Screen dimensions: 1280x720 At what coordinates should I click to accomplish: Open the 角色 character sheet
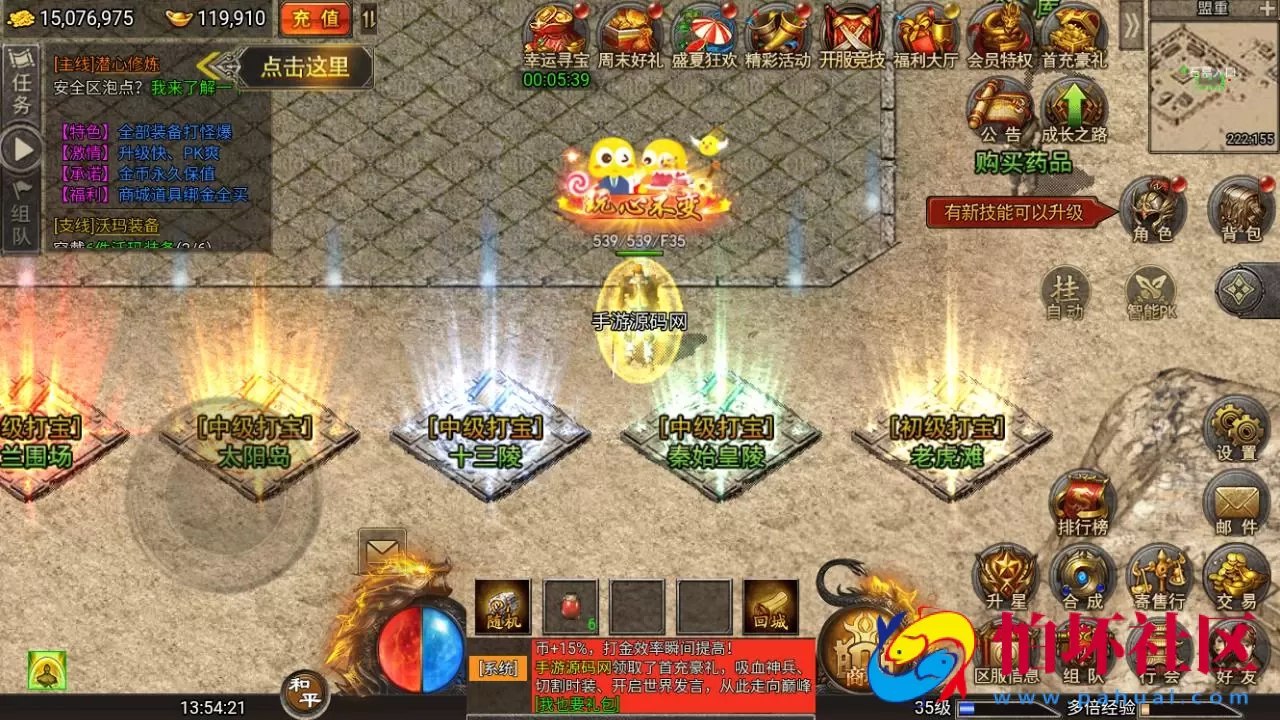coord(1152,210)
